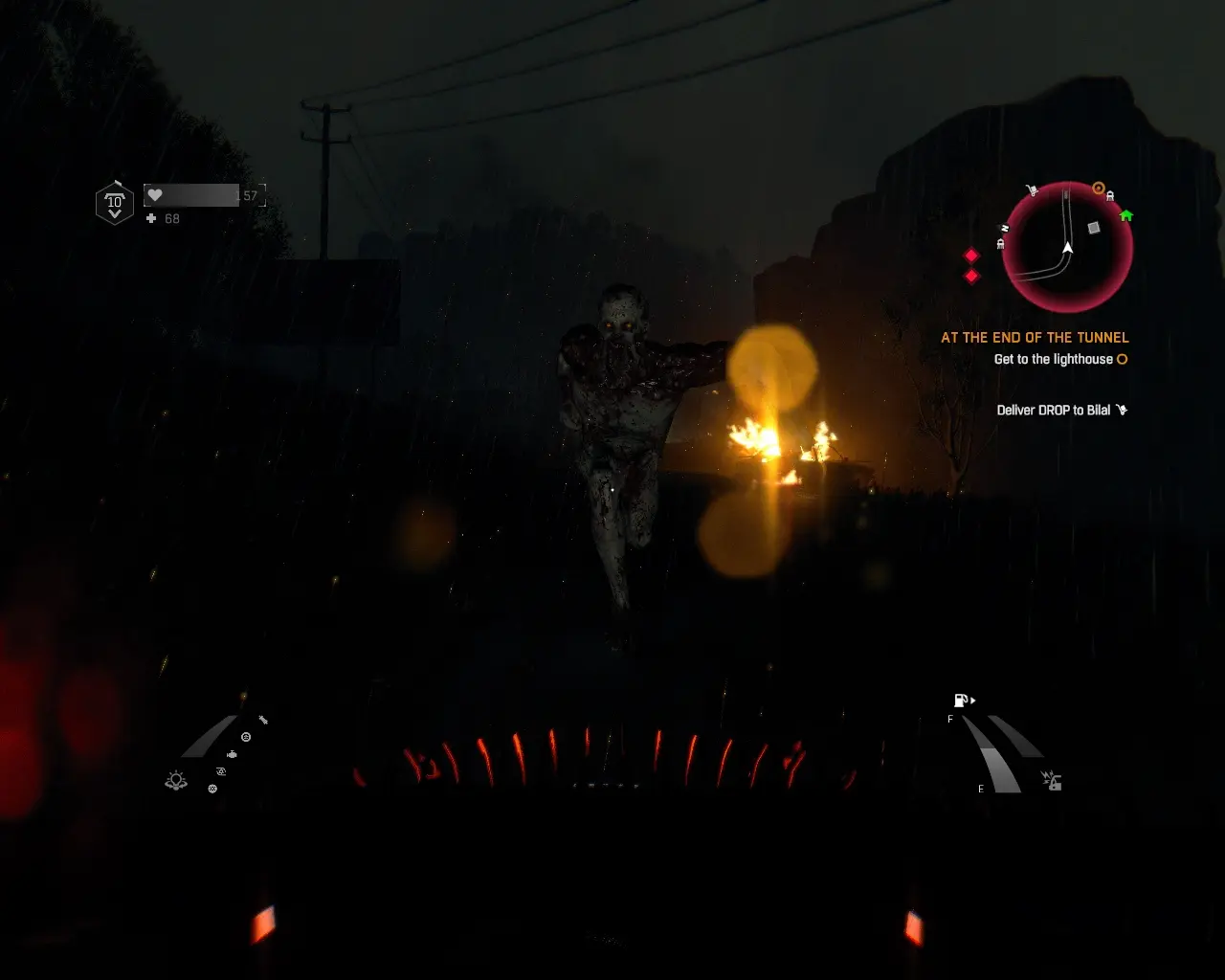Click the fuel pump icon
Screen dimensions: 1225x980
[x=961, y=701]
